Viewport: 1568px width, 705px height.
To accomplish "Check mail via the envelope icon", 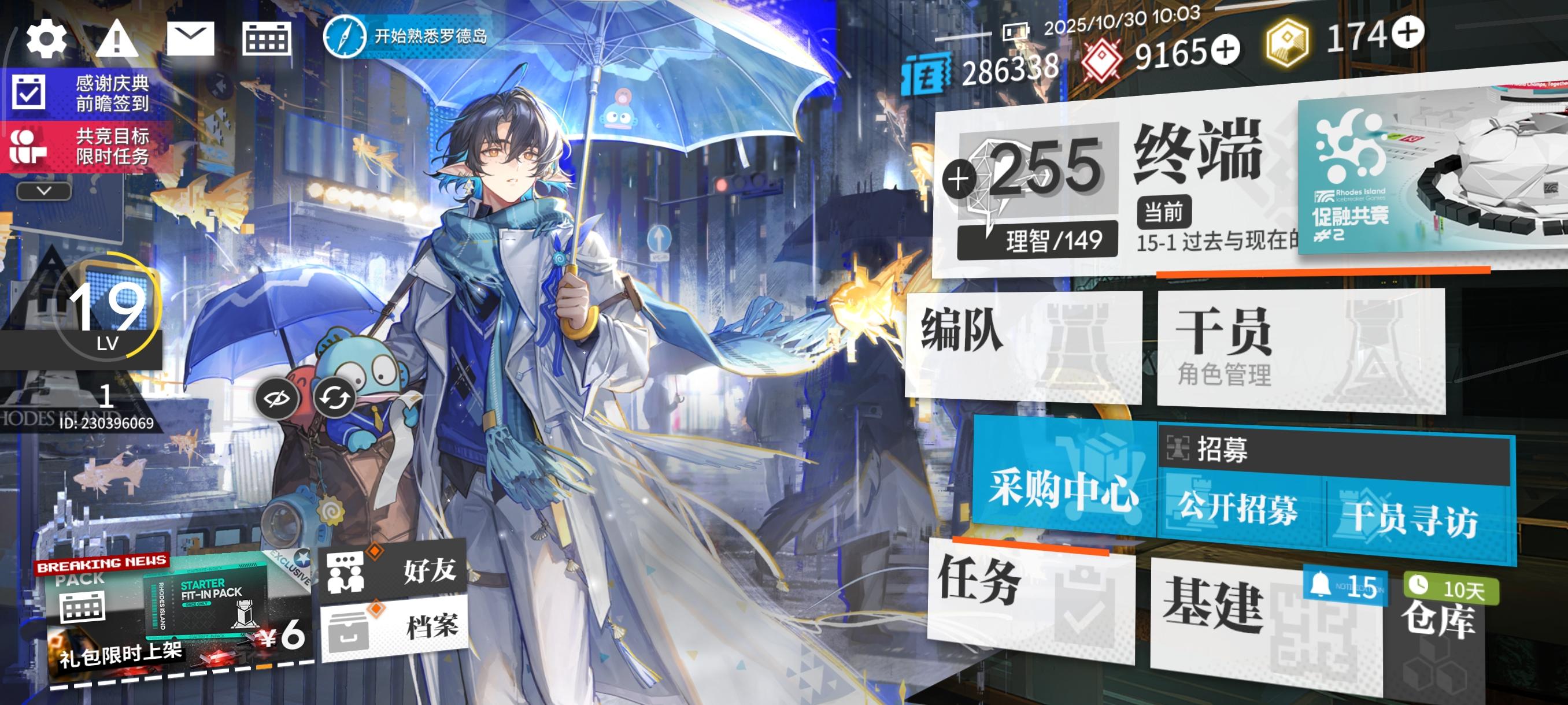I will point(190,38).
